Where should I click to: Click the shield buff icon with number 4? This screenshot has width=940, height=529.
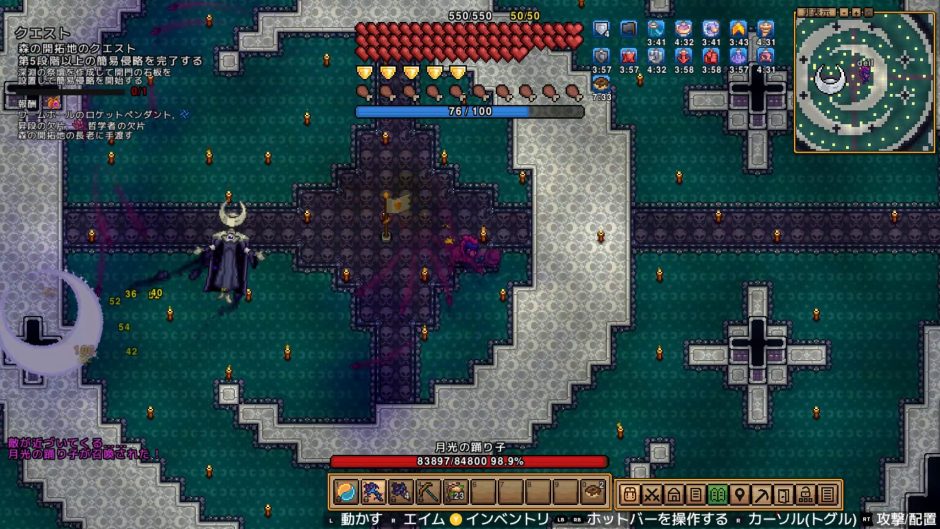tap(601, 28)
